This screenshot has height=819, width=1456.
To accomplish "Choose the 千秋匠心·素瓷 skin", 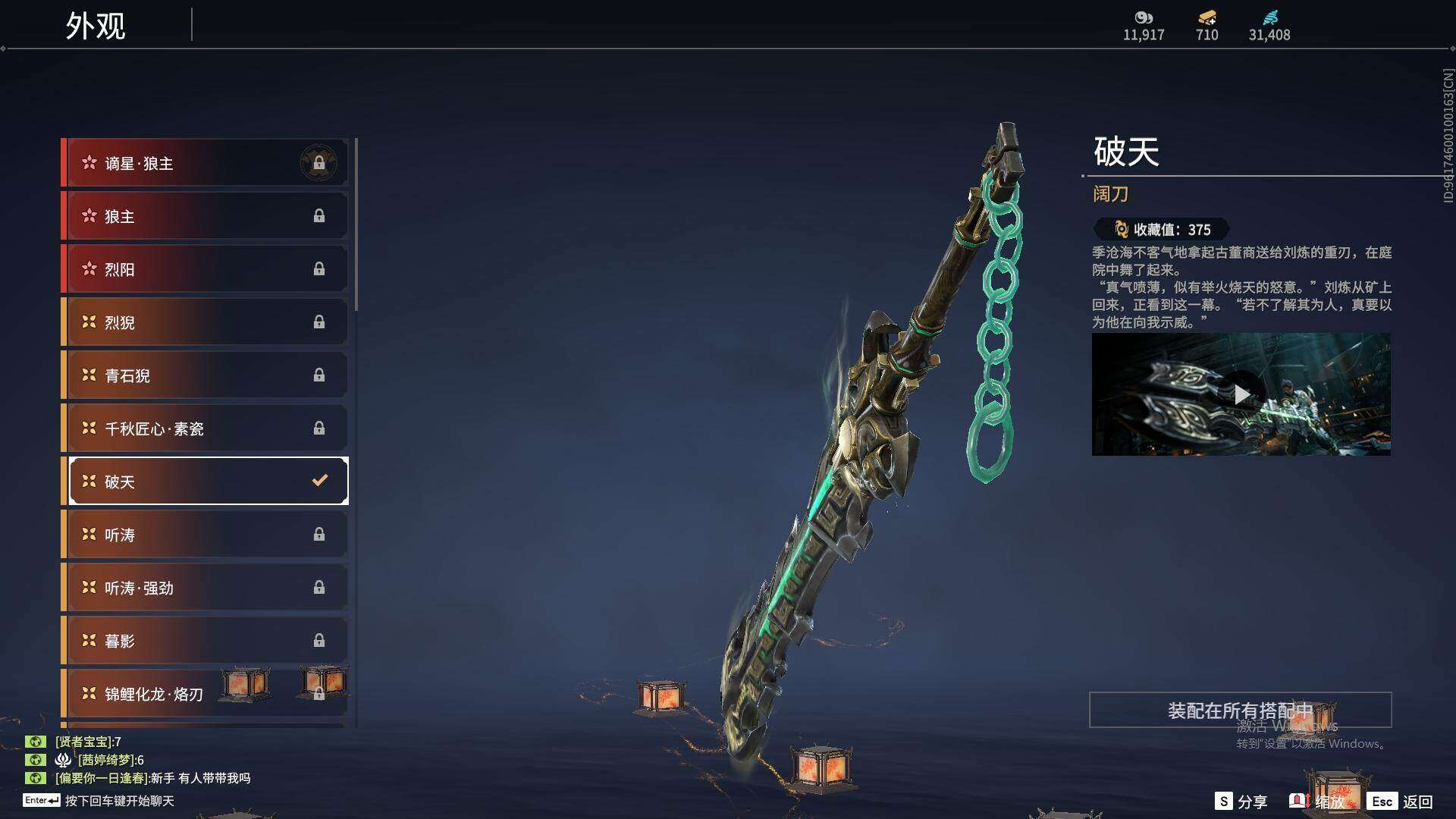I will point(206,428).
